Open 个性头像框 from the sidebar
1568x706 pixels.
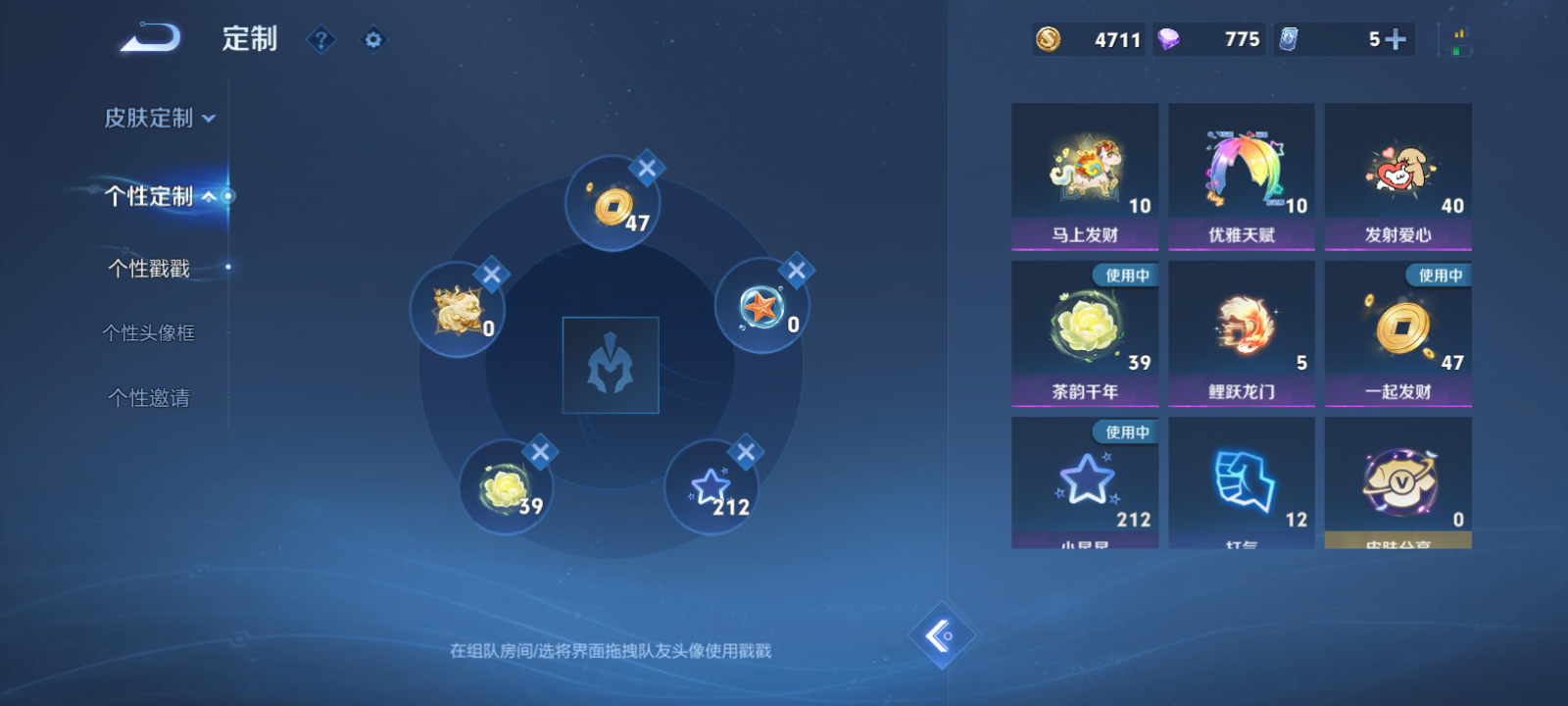point(147,332)
